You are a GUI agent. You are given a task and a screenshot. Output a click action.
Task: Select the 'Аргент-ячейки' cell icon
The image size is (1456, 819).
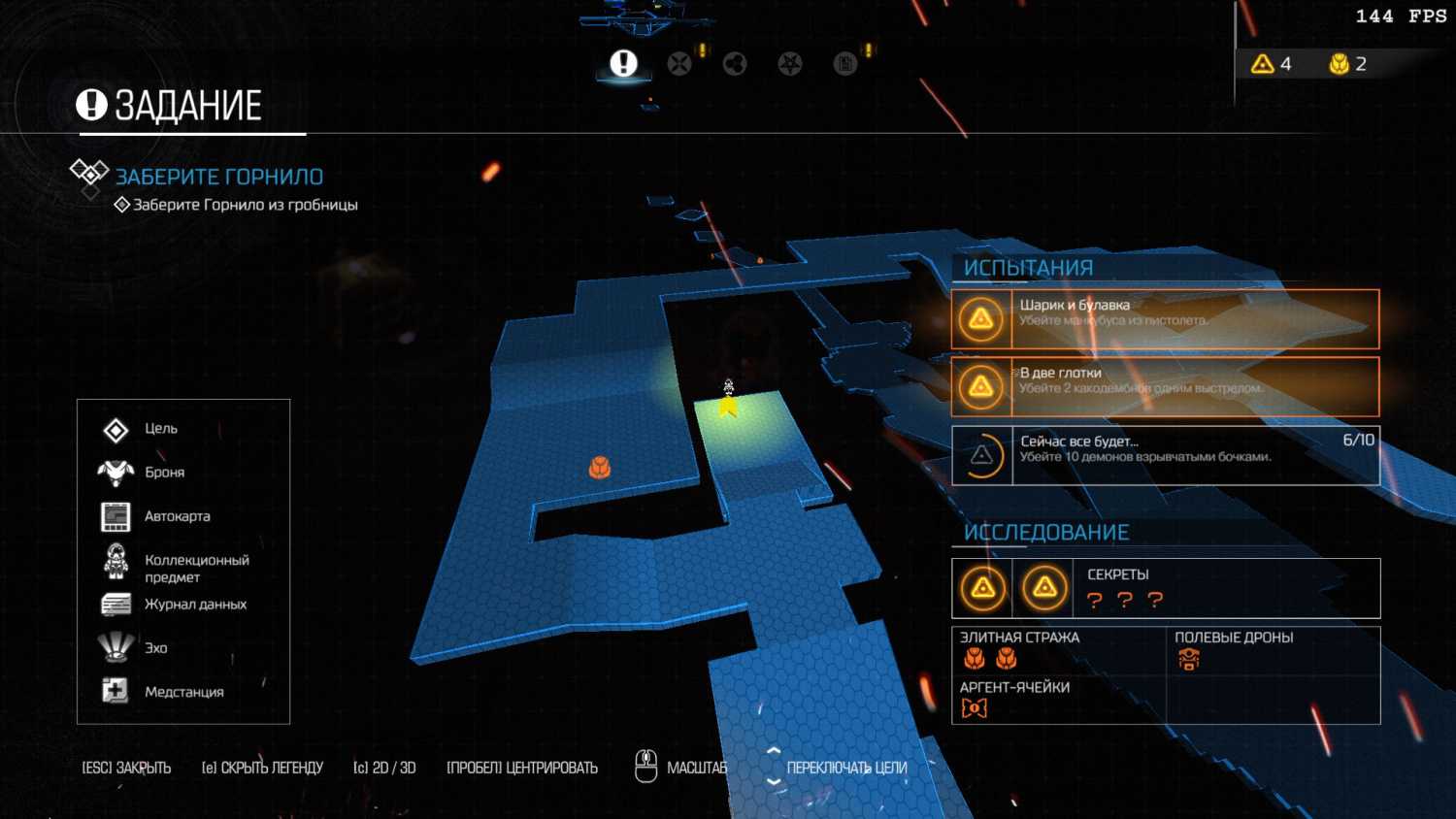(974, 708)
